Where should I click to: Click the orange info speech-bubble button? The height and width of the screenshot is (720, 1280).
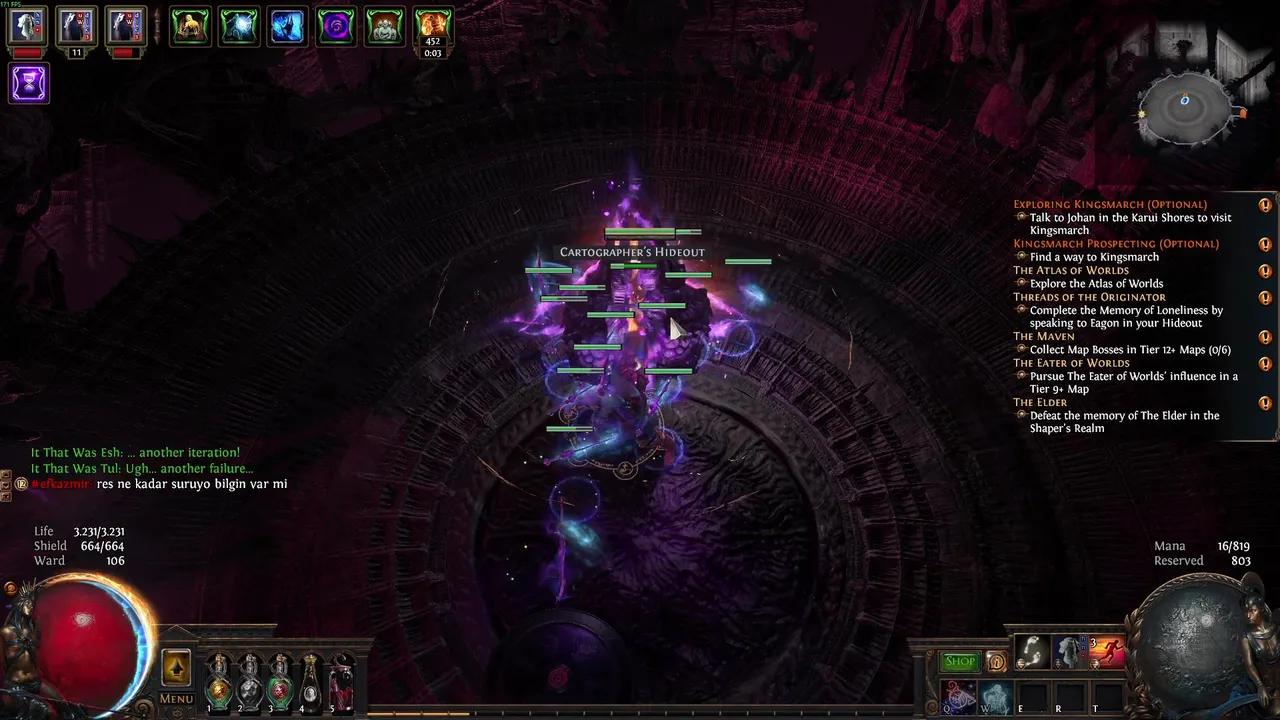coord(996,661)
